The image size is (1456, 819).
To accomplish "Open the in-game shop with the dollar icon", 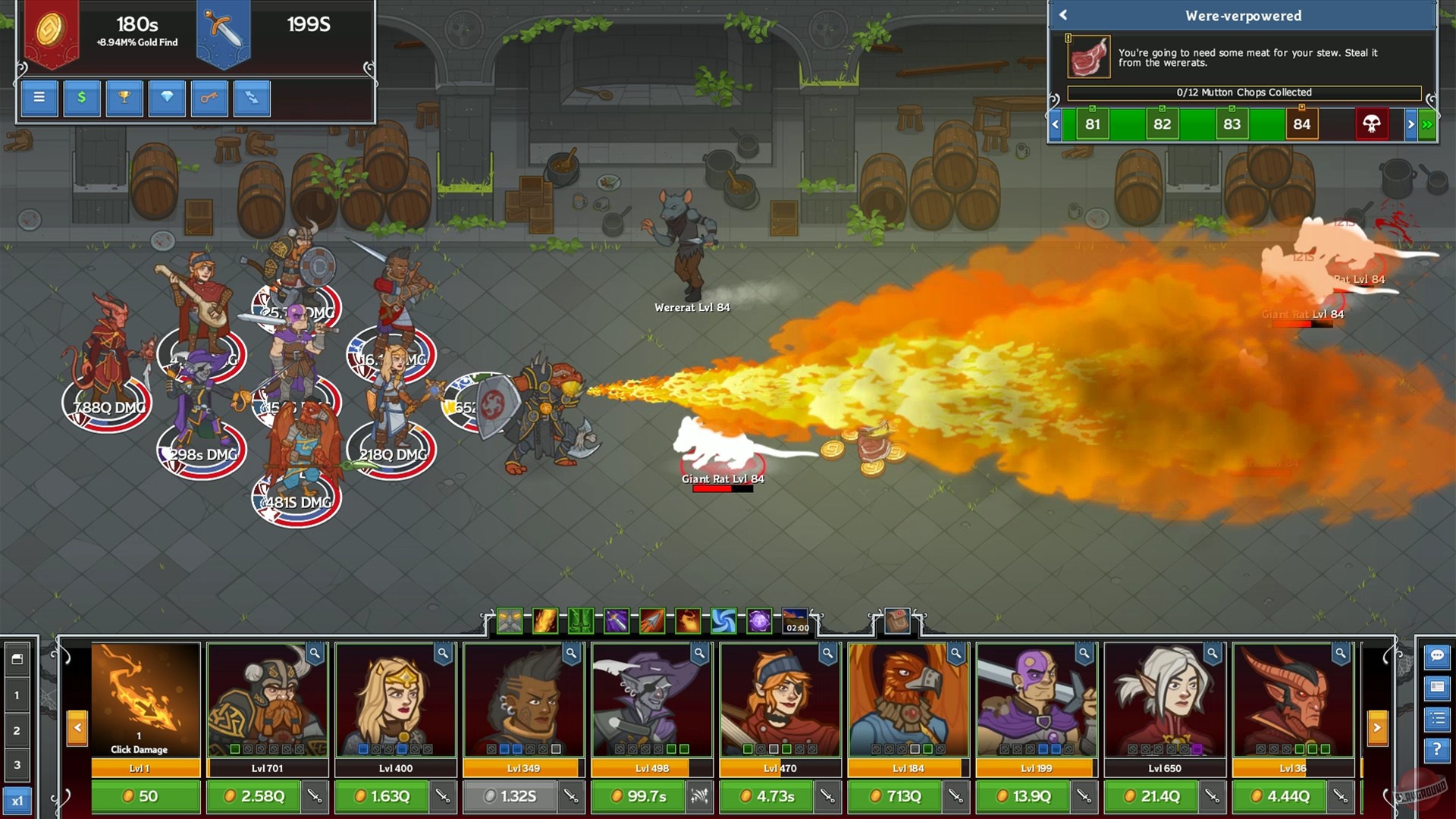I will pyautogui.click(x=81, y=98).
